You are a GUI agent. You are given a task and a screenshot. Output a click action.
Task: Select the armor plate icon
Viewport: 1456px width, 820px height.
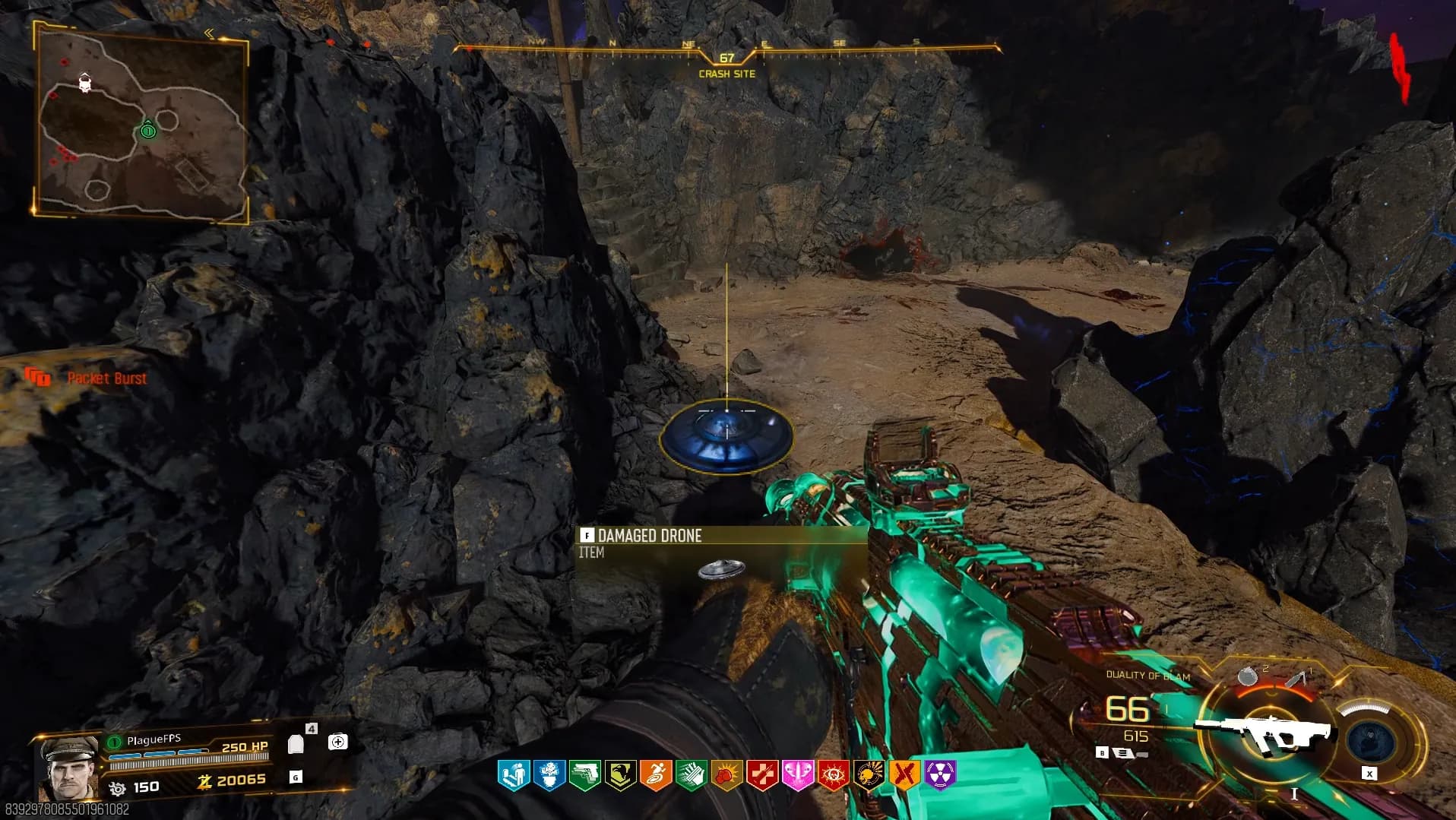(x=296, y=744)
